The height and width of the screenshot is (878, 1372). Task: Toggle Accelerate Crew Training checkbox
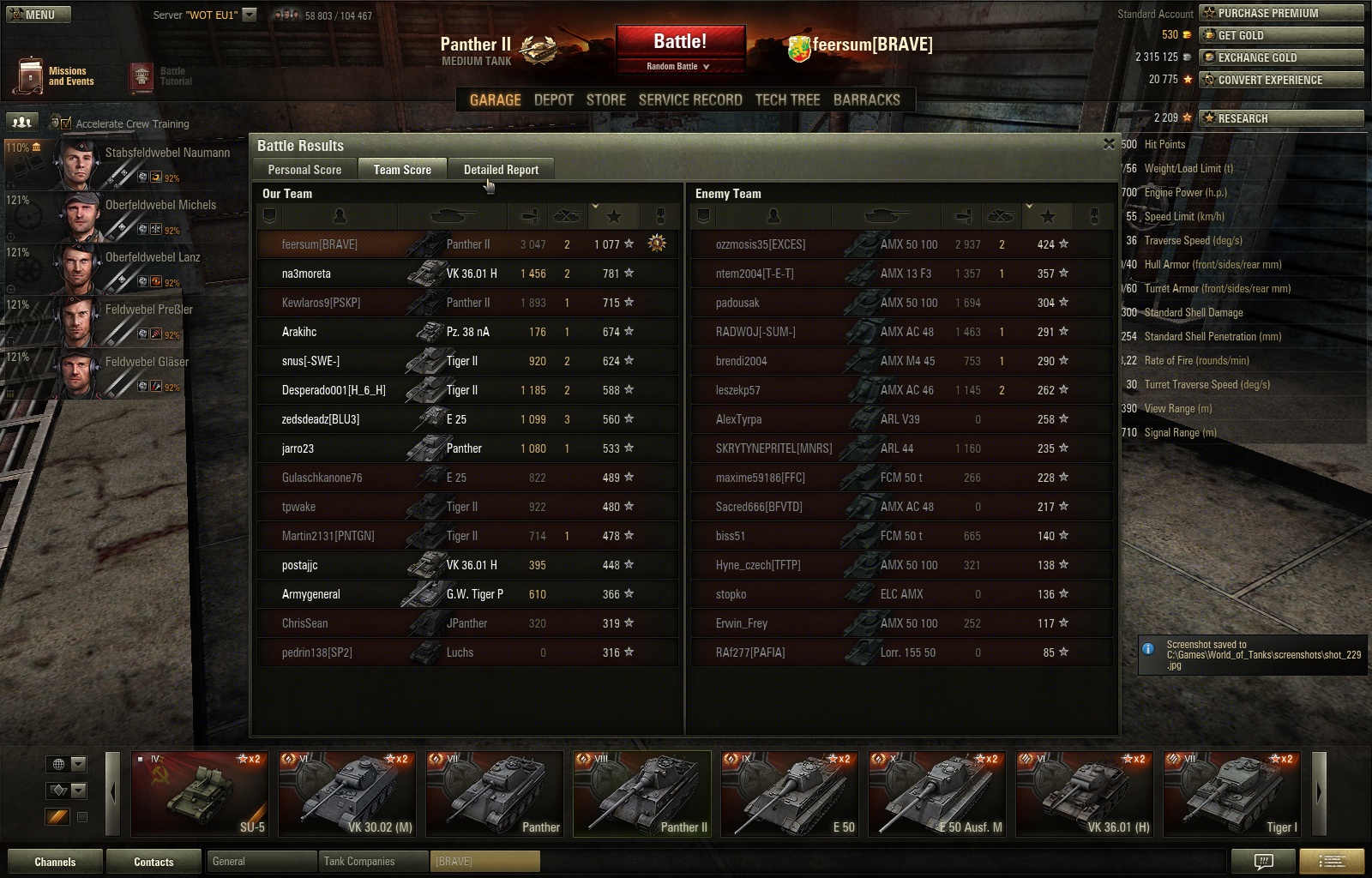coord(66,123)
